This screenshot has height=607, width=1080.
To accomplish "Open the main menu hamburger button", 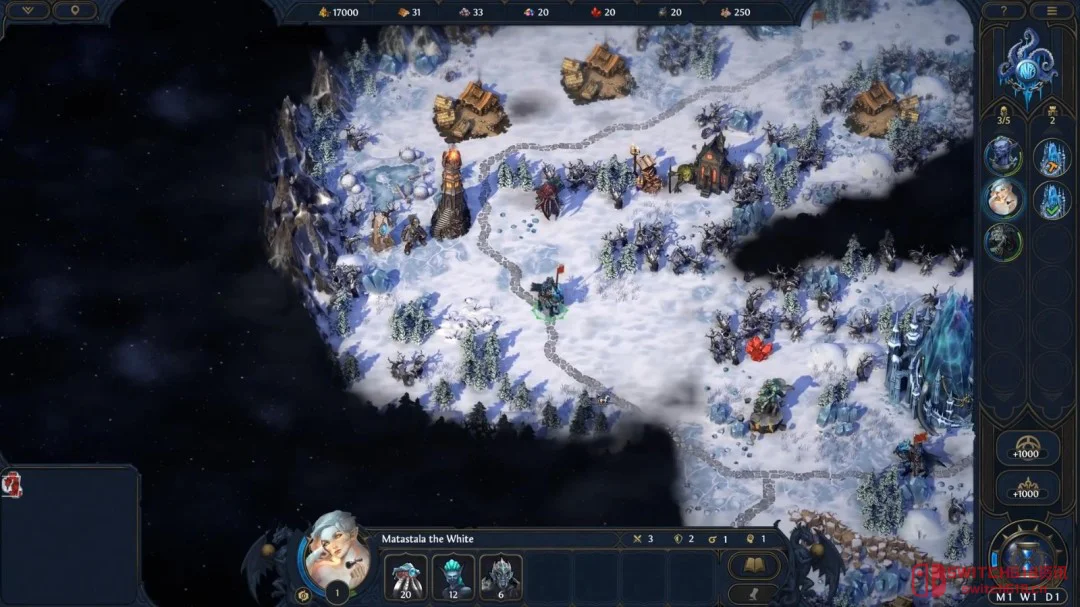I will (1051, 10).
